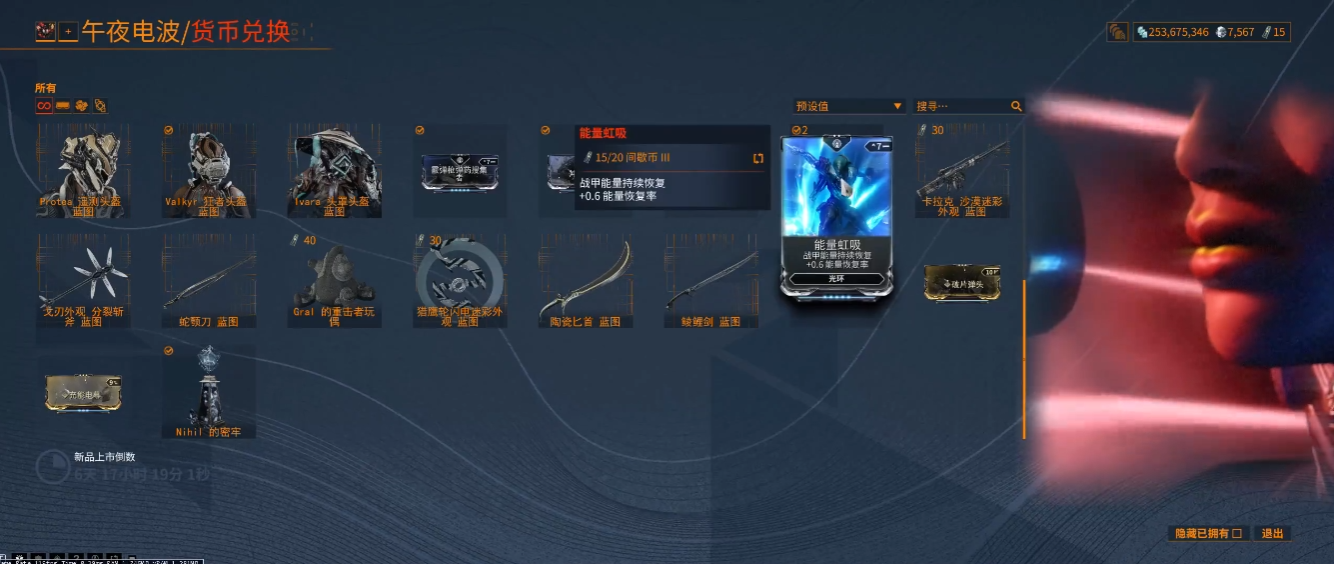The width and height of the screenshot is (1334, 564).
Task: Choose the 陶瓷匕首 蓝图 dagger
Action: click(x=587, y=282)
